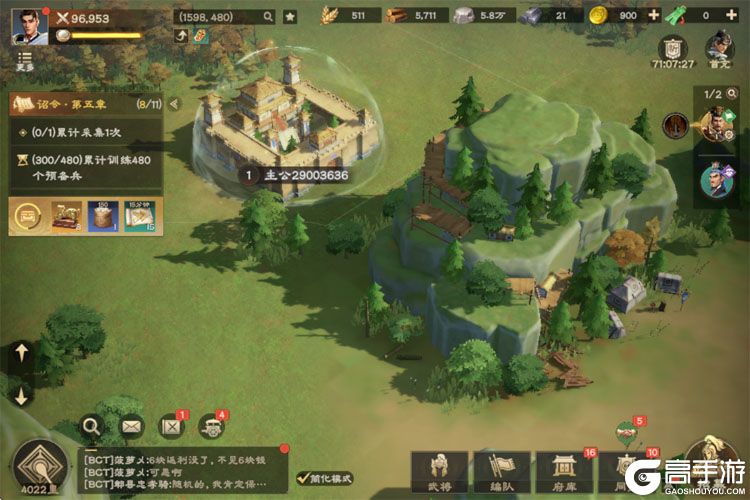Open the search magnifier above chat

click(92, 427)
